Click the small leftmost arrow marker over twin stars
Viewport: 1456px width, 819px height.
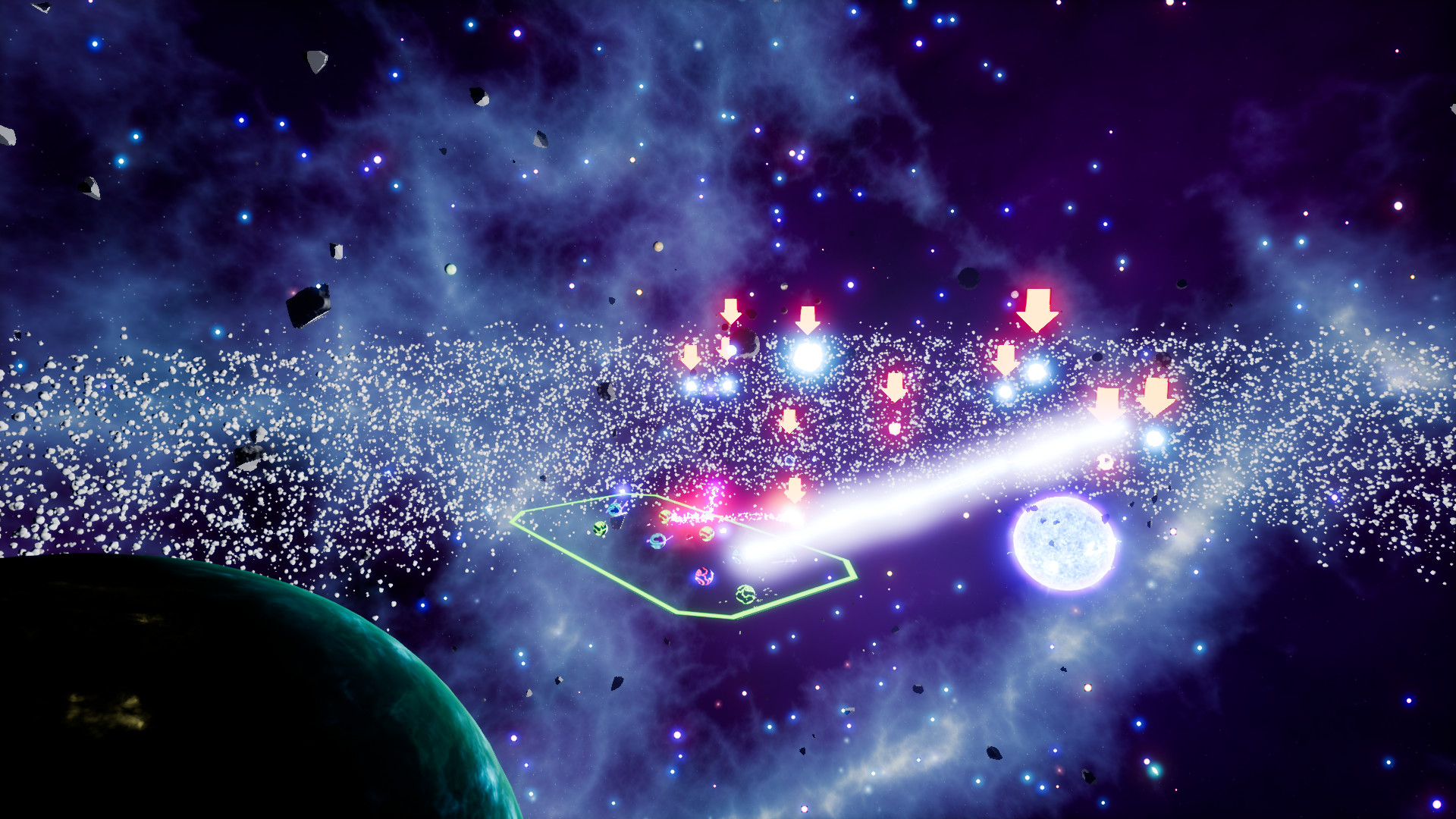(692, 356)
